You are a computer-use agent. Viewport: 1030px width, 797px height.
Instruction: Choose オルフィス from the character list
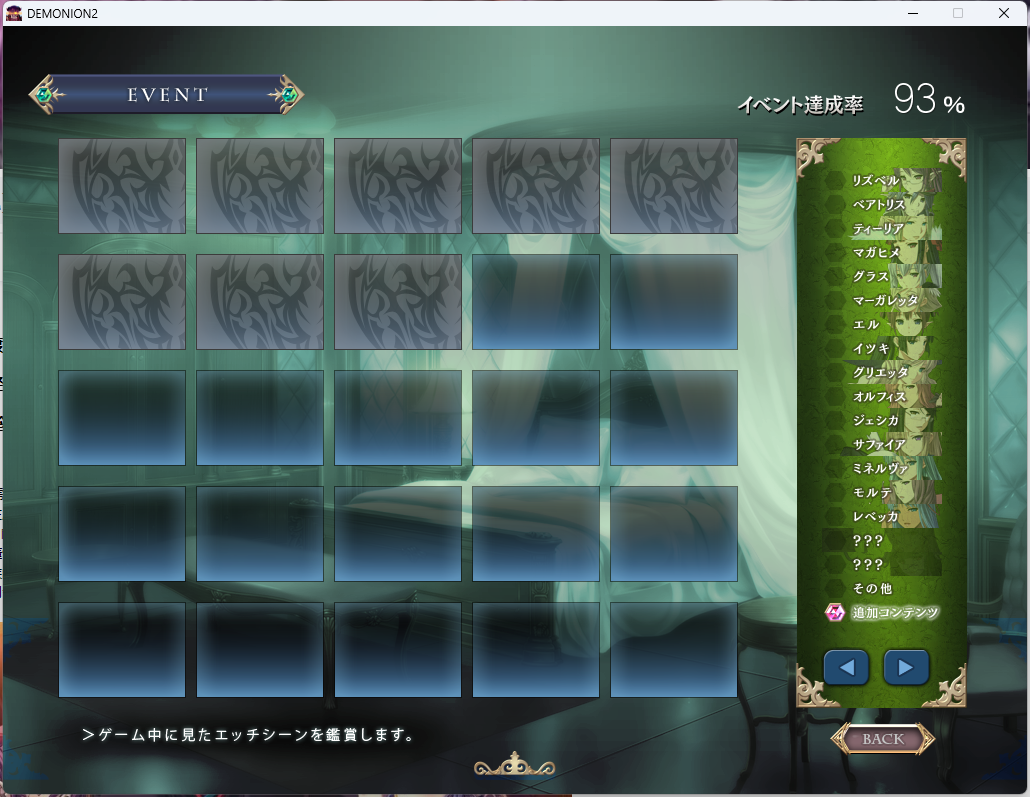tap(879, 397)
